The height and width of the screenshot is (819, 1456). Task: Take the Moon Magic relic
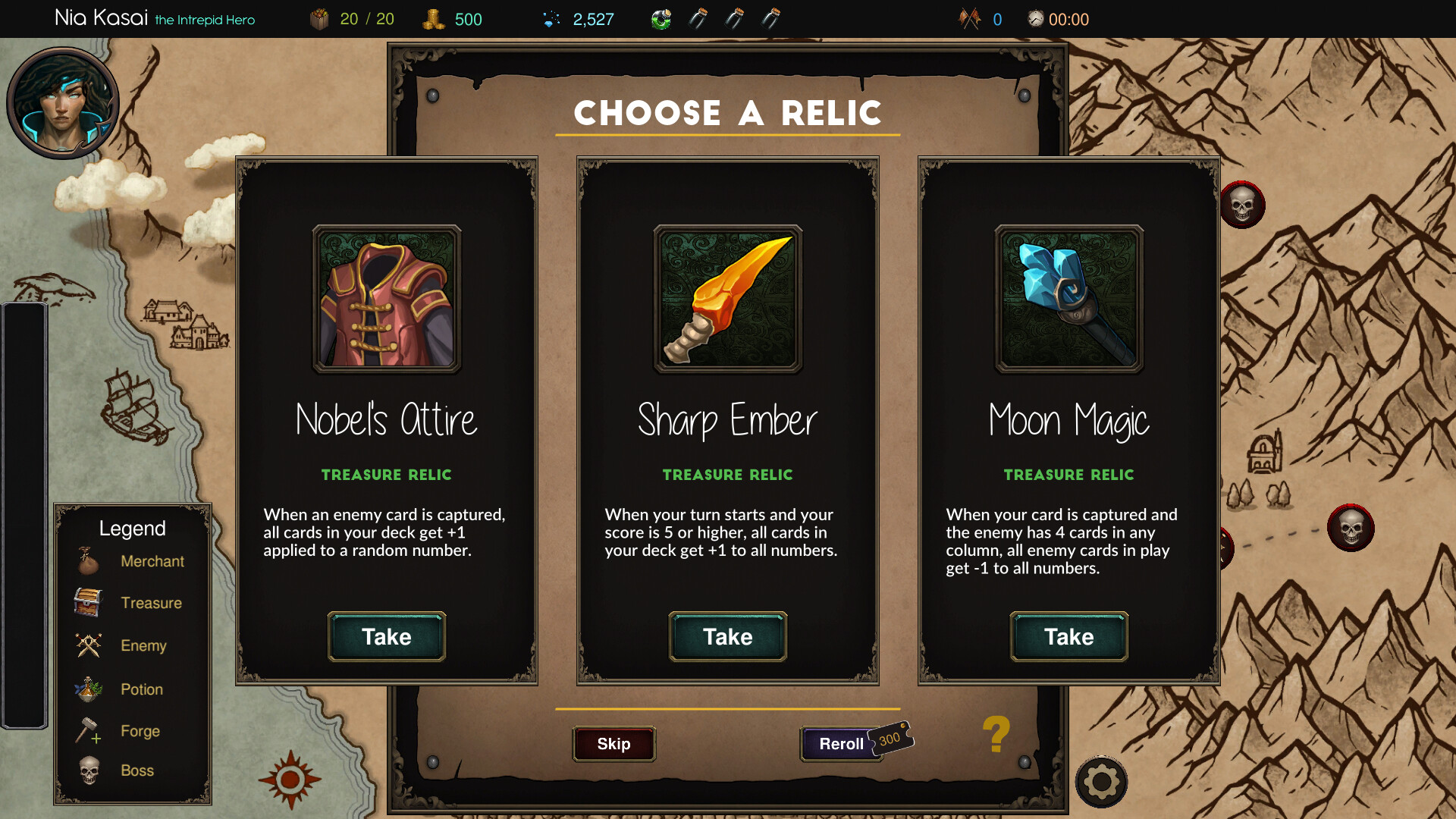pyautogui.click(x=1068, y=637)
